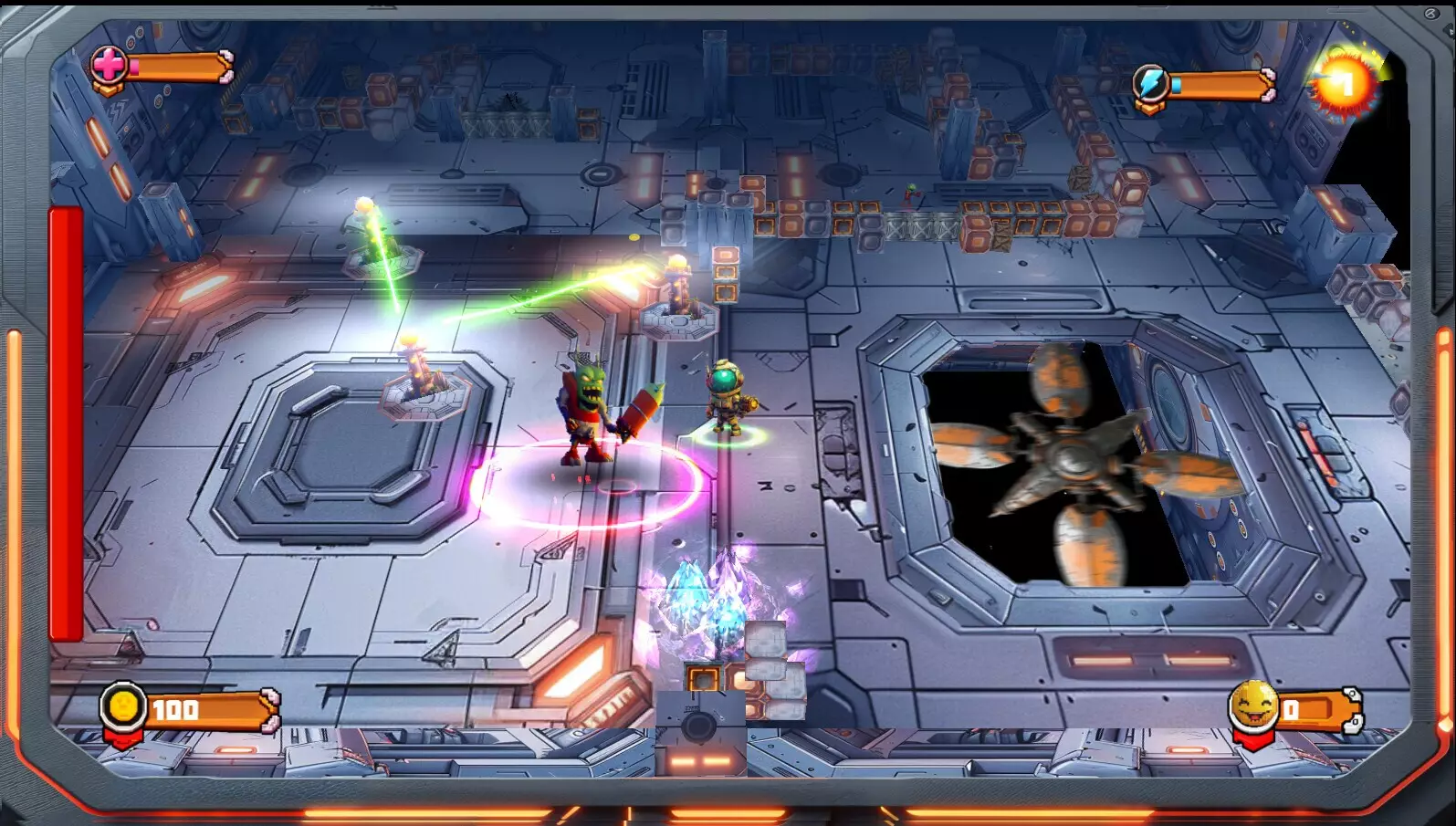This screenshot has height=826, width=1456.
Task: Click the gold coin currency icon
Action: pyautogui.click(x=120, y=706)
